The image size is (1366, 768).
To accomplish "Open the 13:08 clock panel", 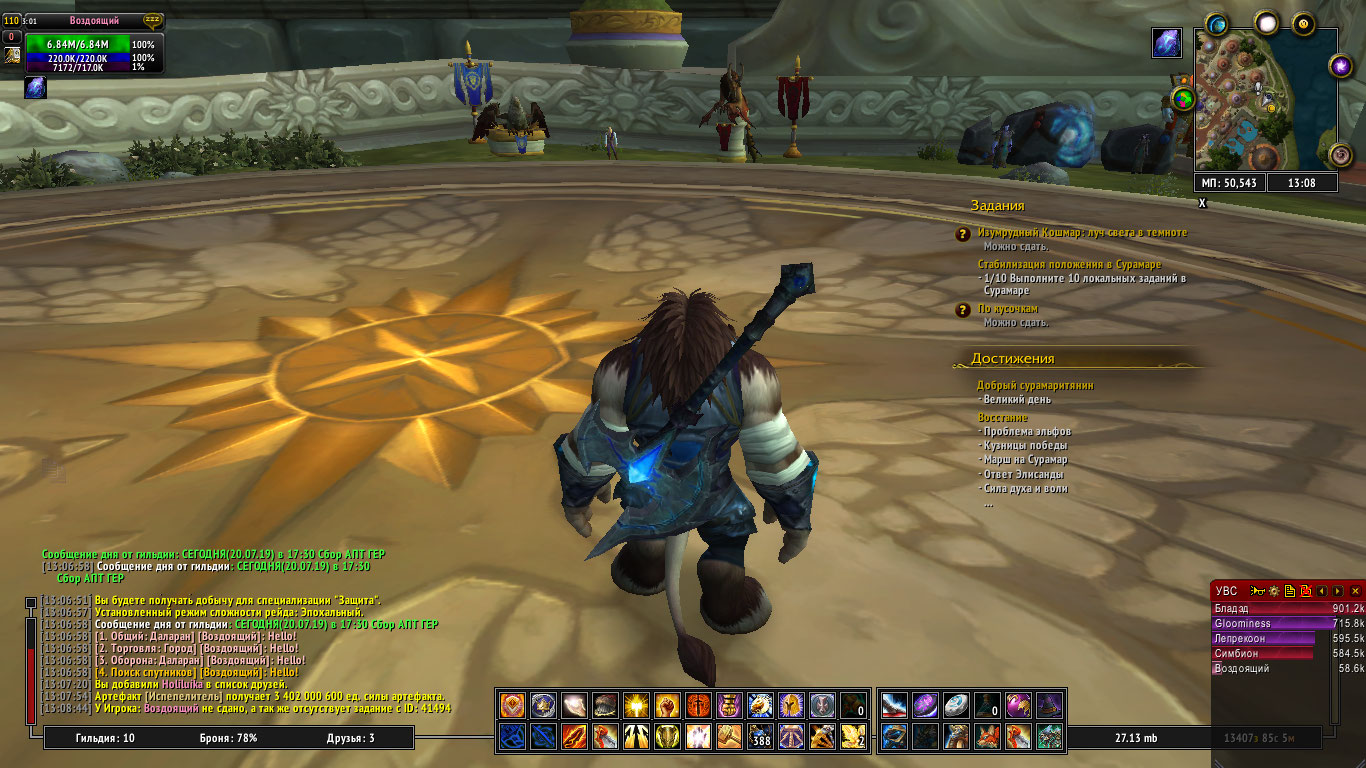I will (x=1301, y=183).
